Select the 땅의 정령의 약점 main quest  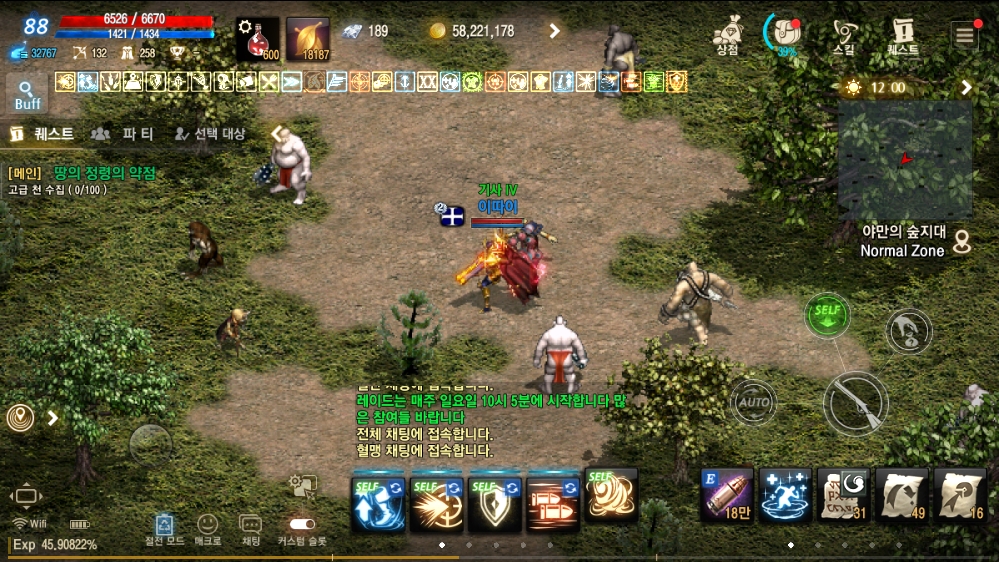104,173
